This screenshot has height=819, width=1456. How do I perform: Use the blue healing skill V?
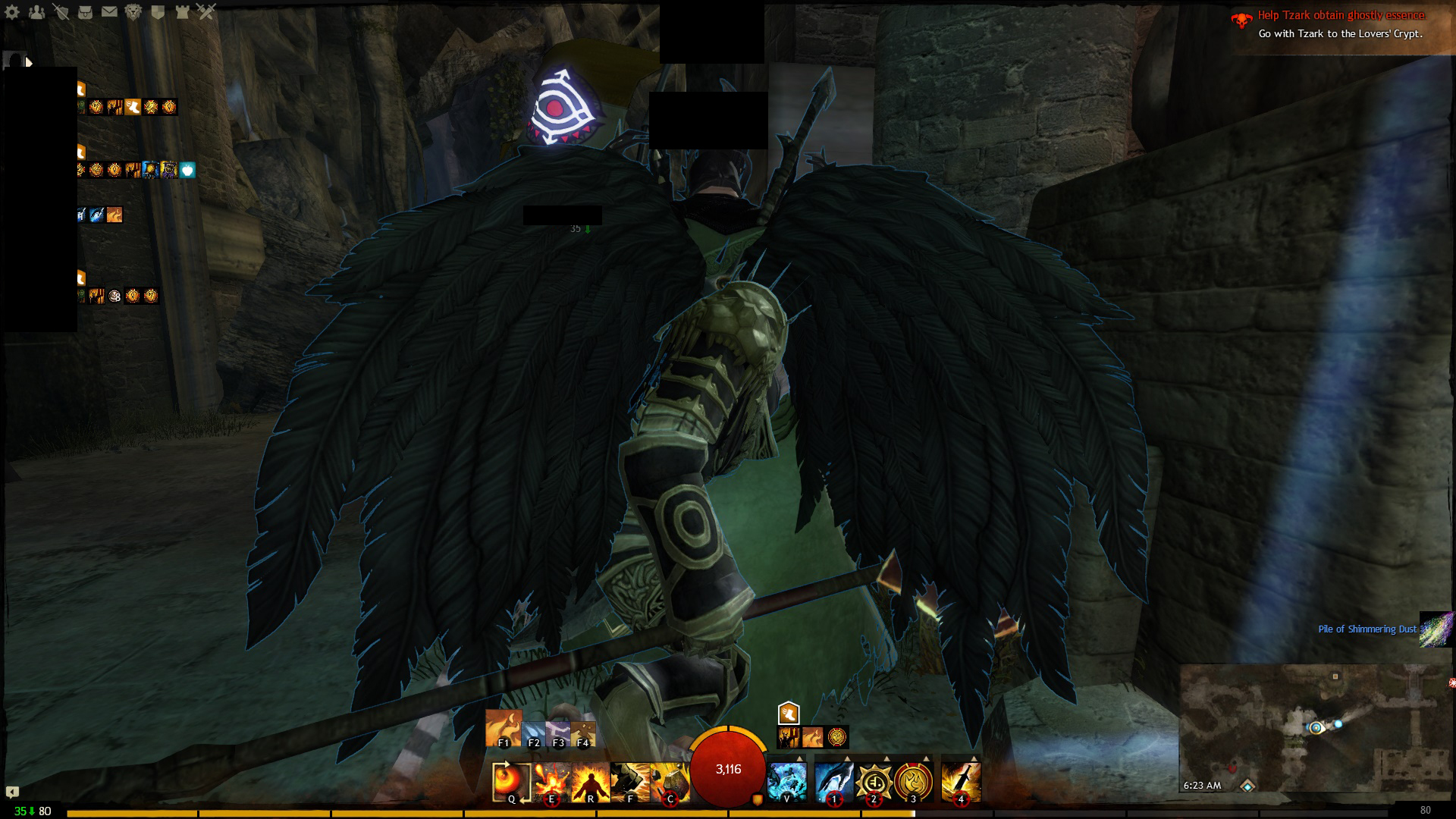coord(787,781)
